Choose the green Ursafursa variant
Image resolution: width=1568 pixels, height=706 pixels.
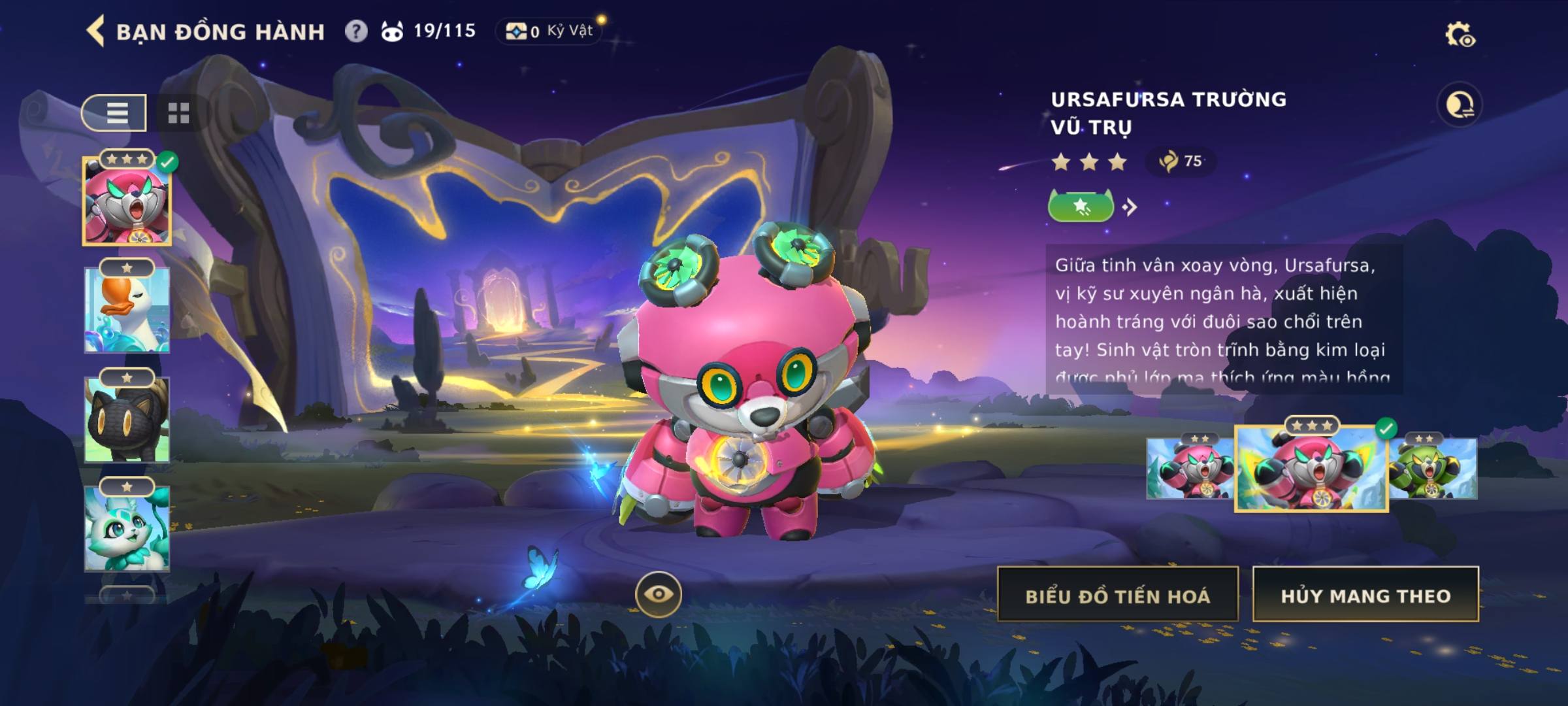tap(1433, 469)
